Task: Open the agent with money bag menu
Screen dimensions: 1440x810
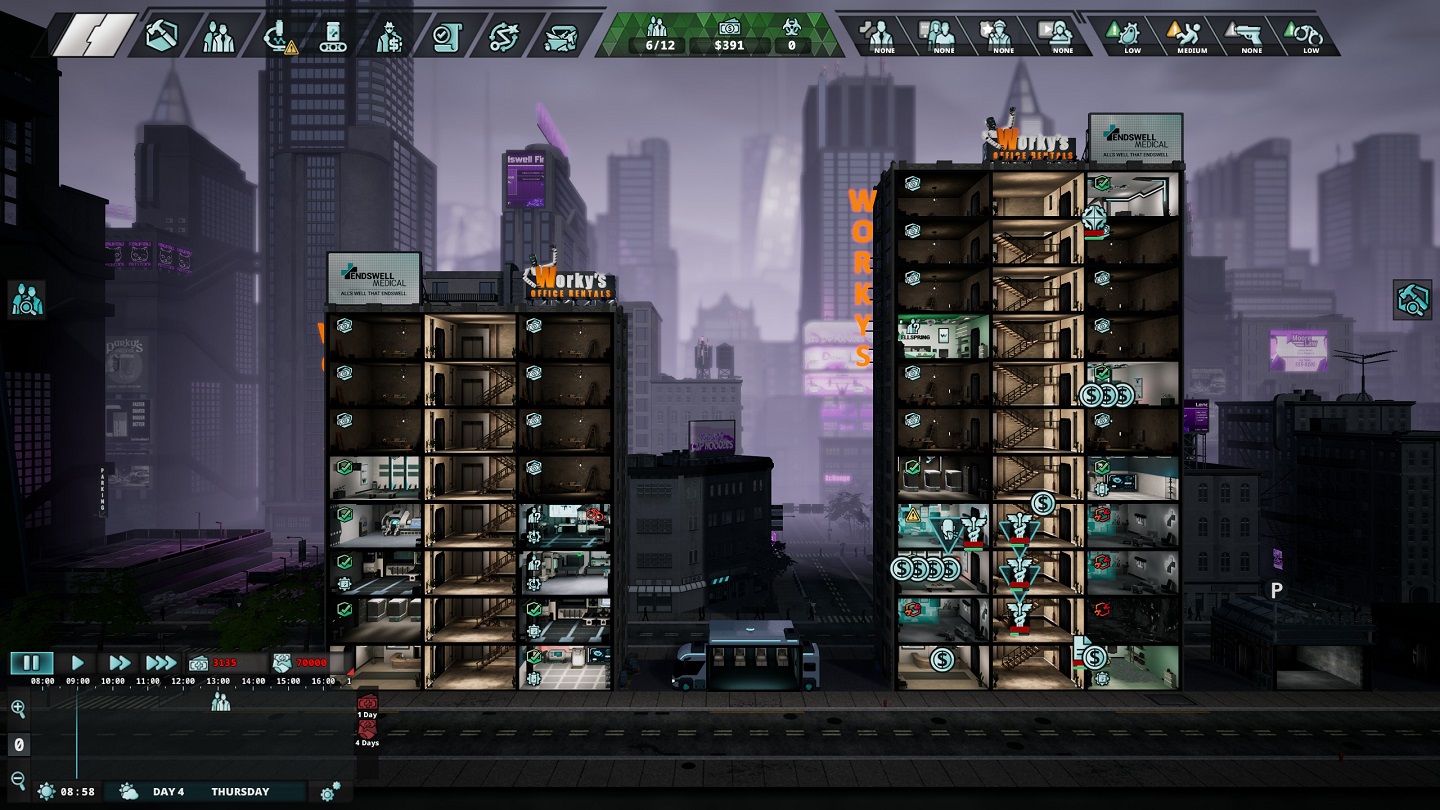Action: [388, 36]
